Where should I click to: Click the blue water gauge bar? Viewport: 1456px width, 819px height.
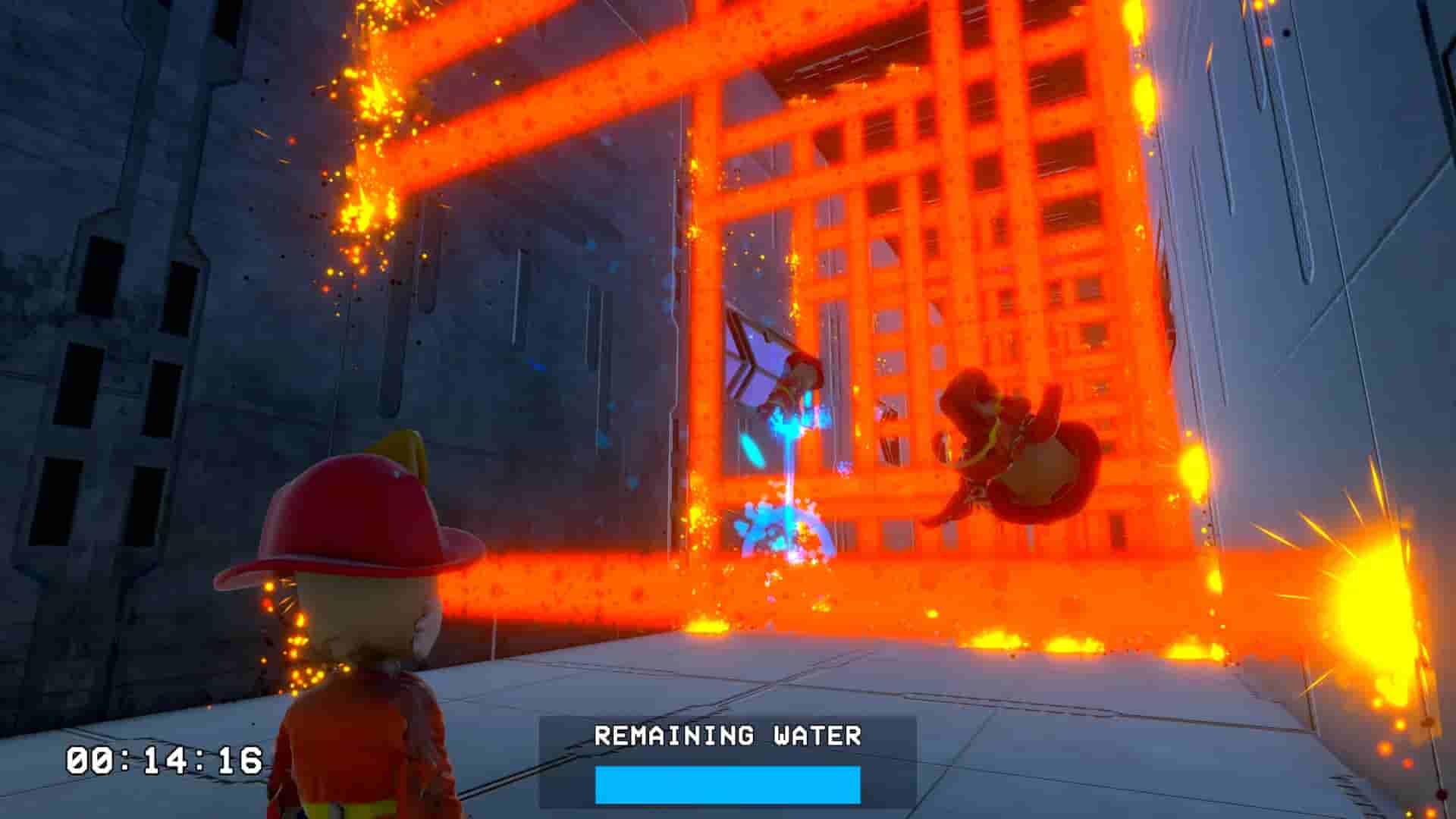tap(728, 785)
